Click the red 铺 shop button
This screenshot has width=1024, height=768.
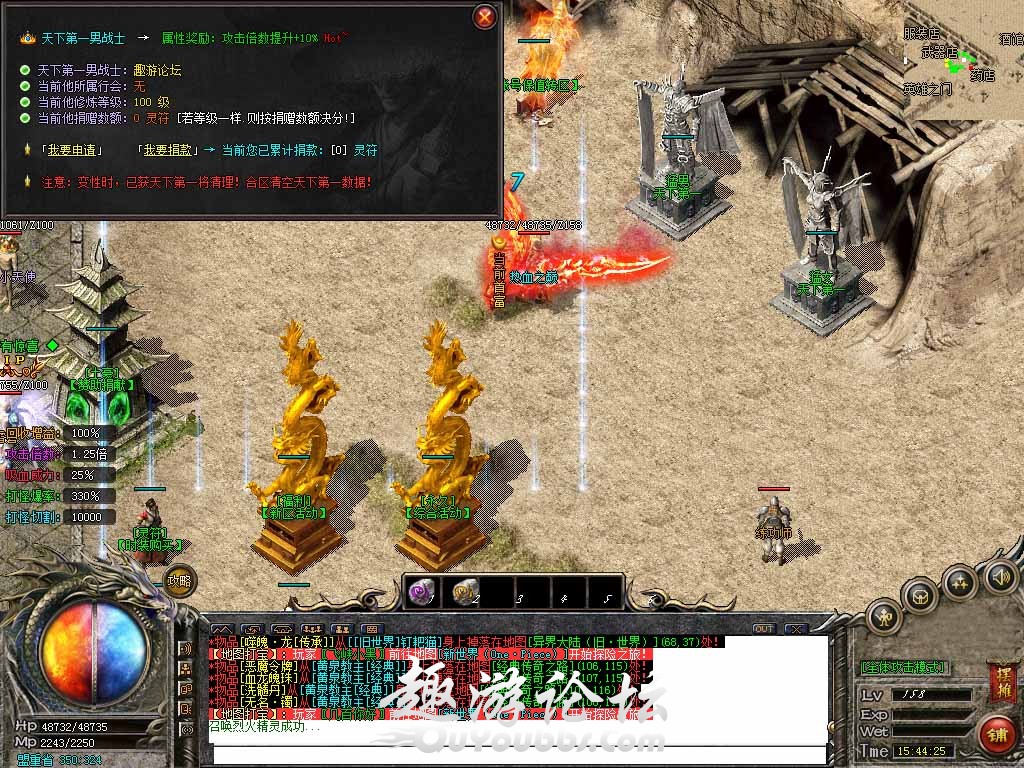996,733
